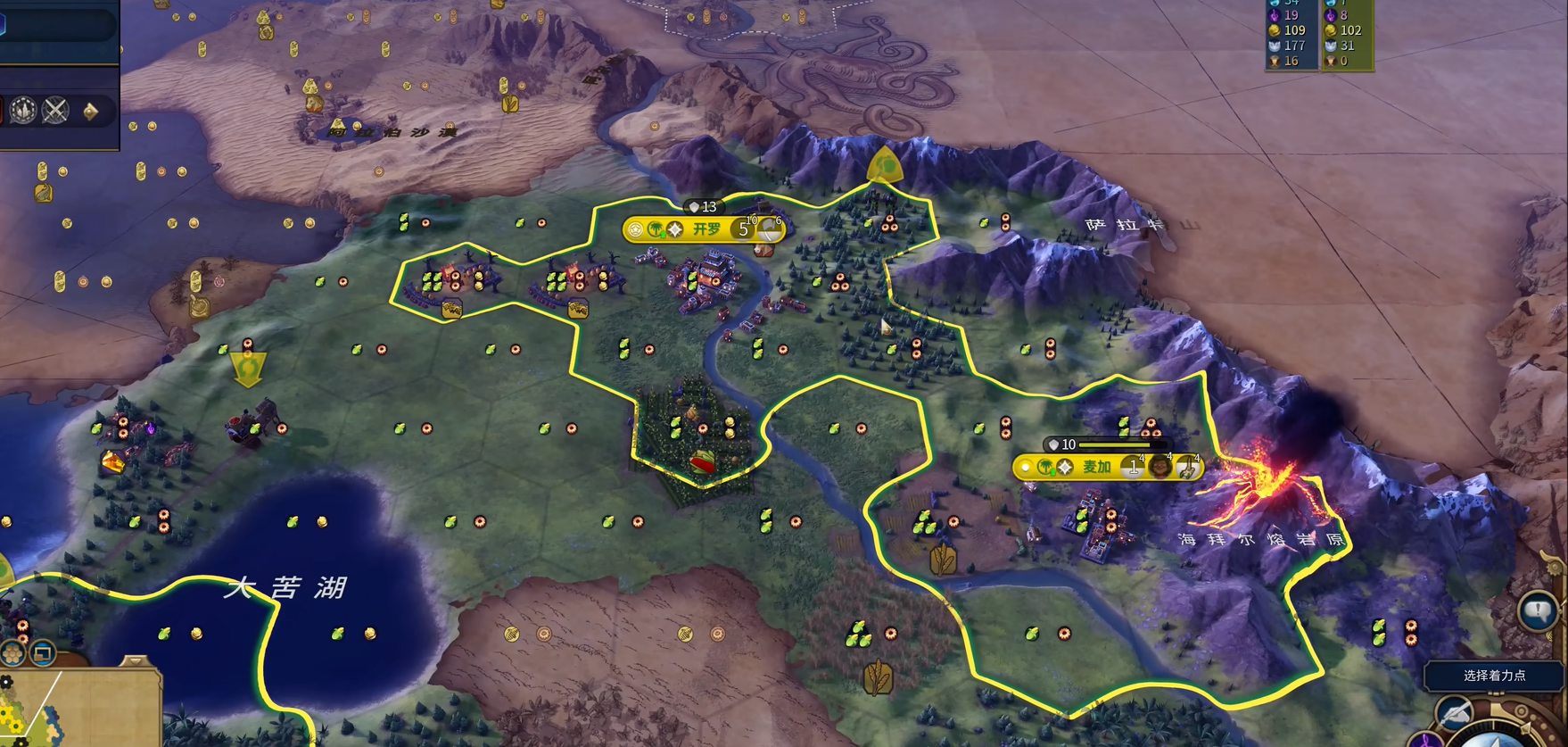The width and height of the screenshot is (1568, 747).
Task: Collapse the minimap with the arrow tab
Action: coord(134,661)
